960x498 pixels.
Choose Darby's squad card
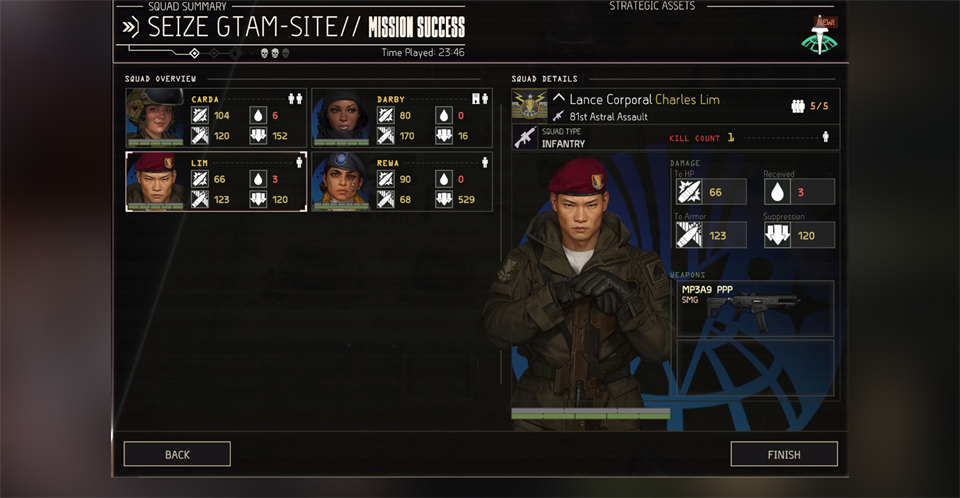402,118
